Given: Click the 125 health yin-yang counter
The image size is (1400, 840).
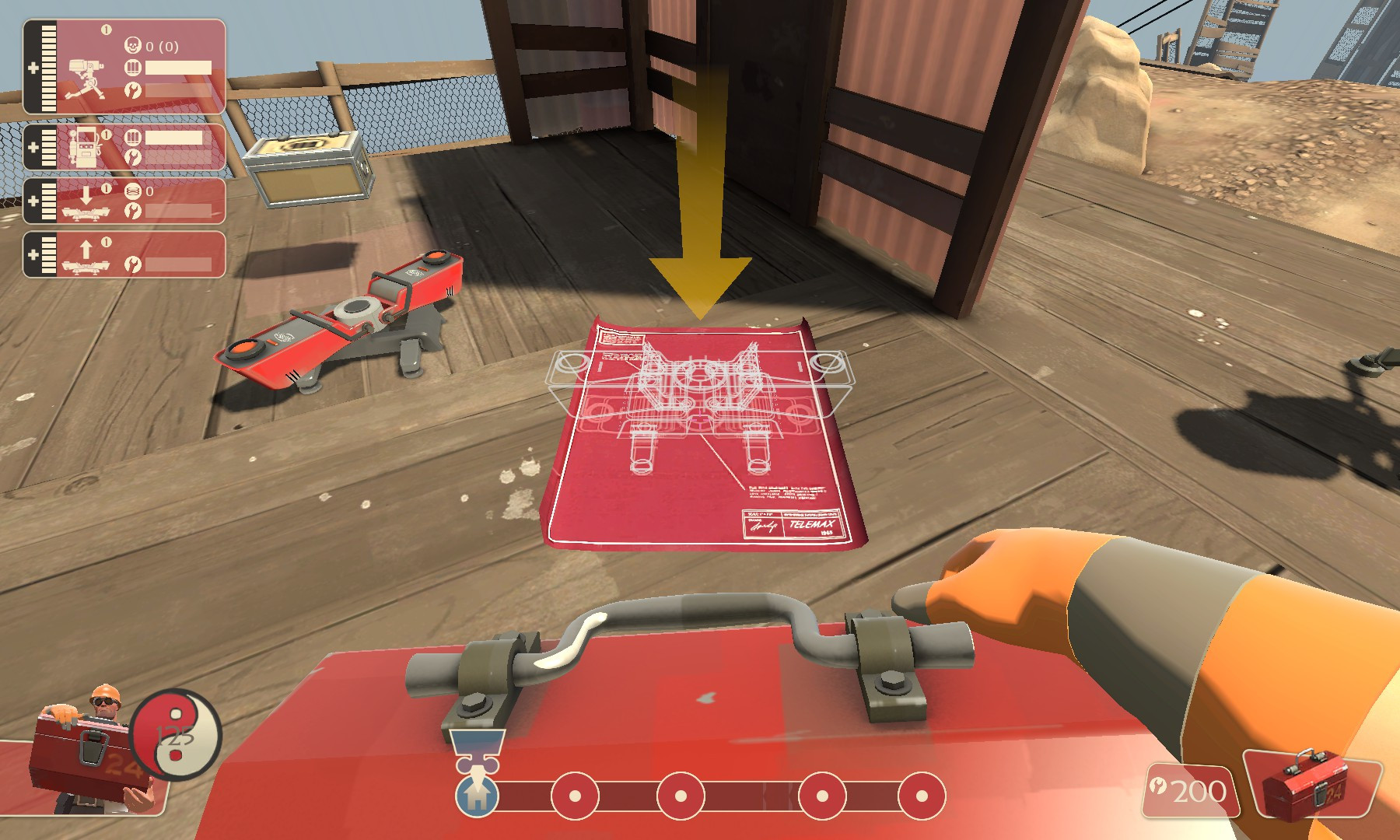Looking at the screenshot, I should pos(175,735).
